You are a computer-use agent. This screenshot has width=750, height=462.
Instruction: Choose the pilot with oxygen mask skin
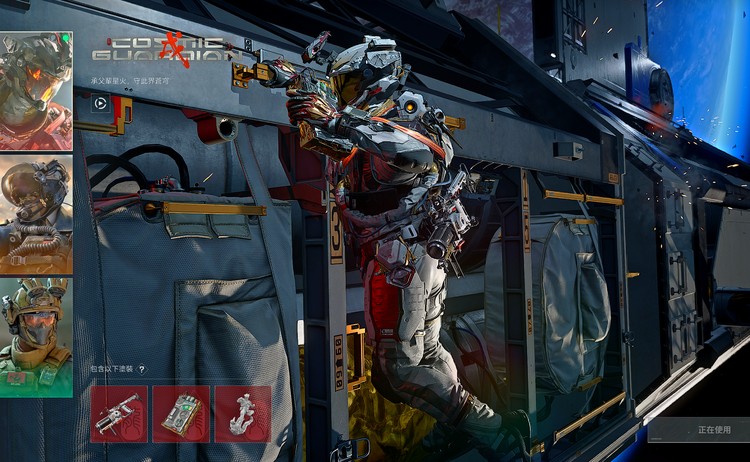(36, 214)
